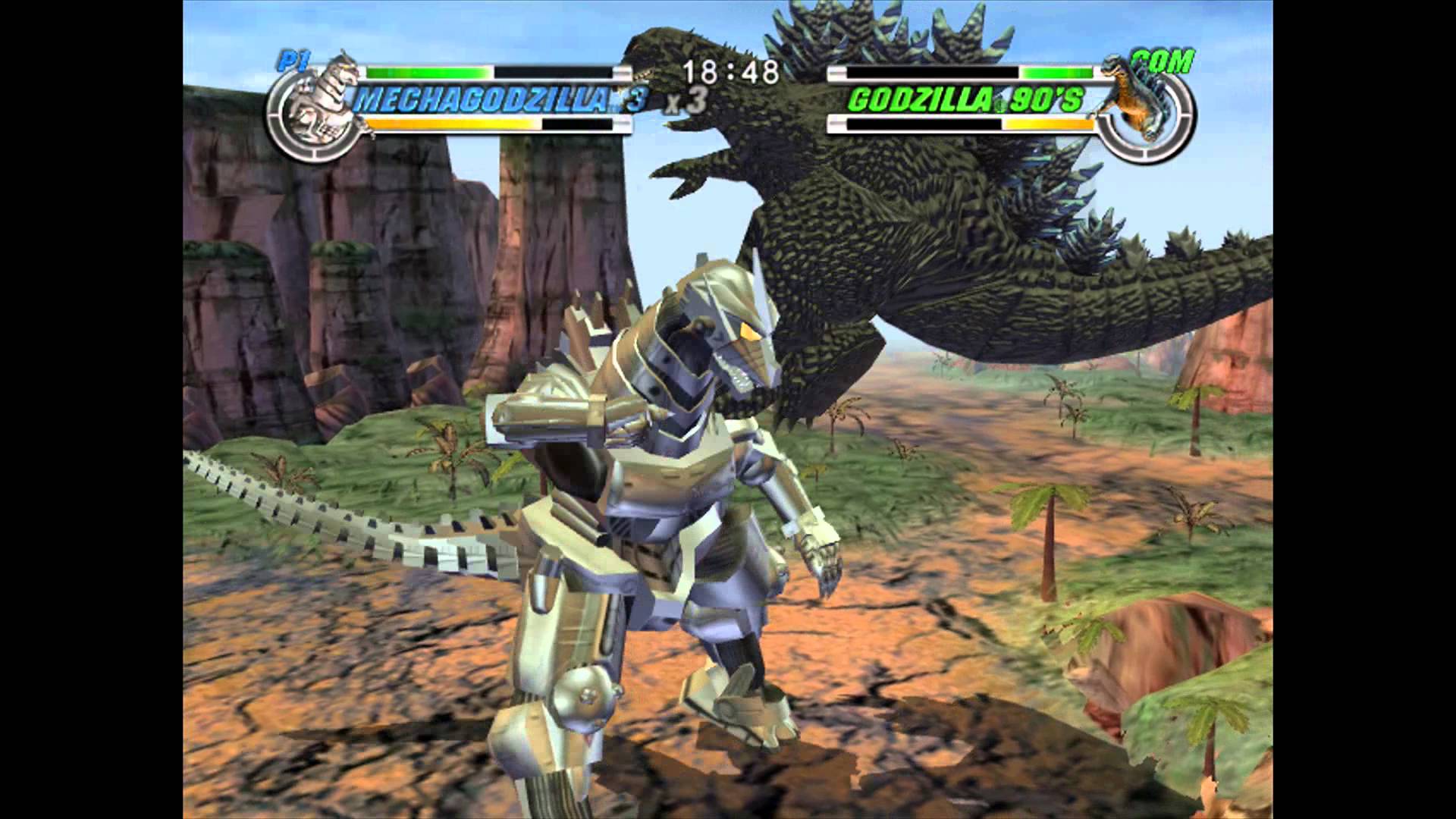The height and width of the screenshot is (819, 1456).
Task: Select the GODZILLA 90'S name label
Action: (967, 99)
